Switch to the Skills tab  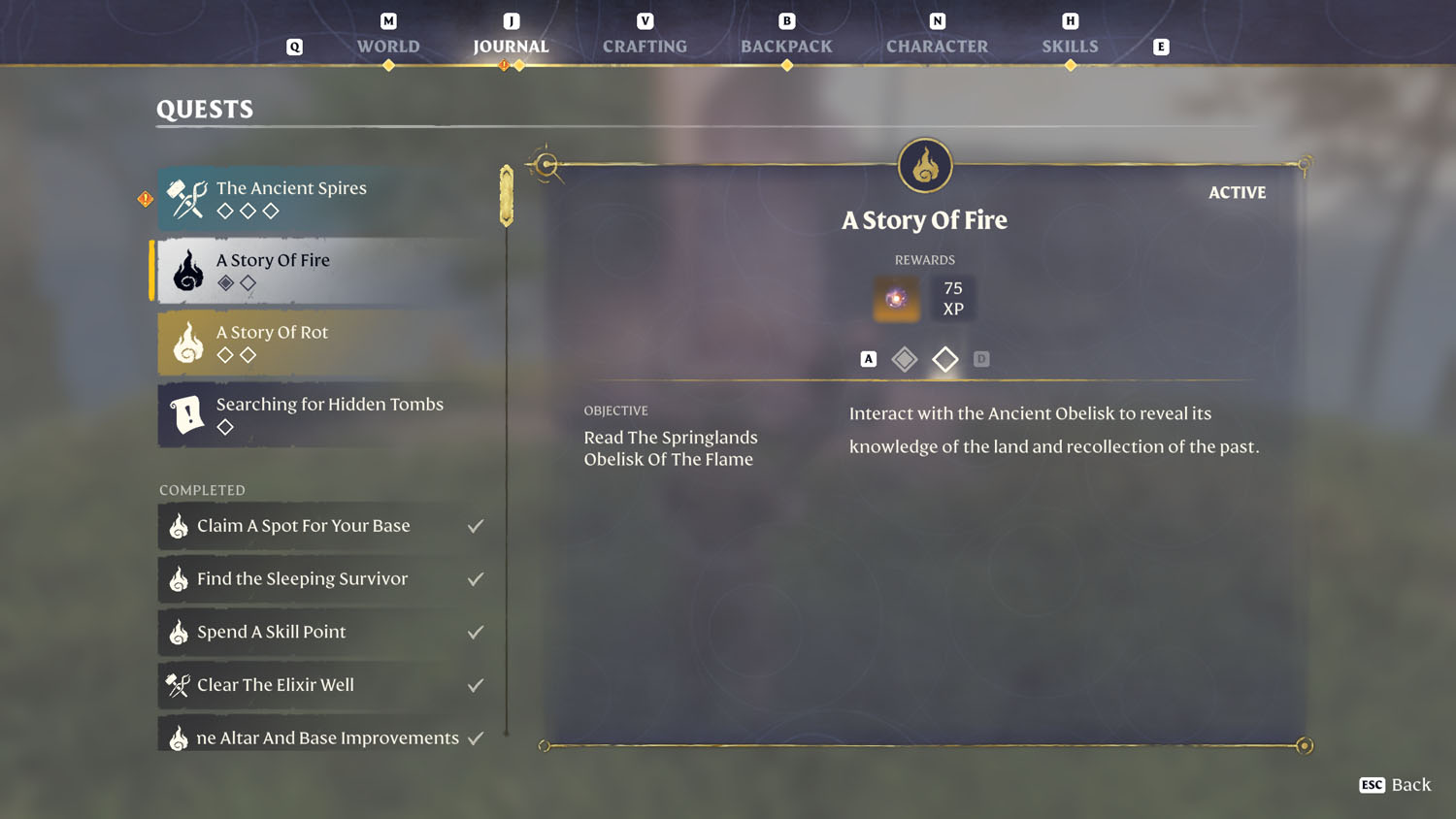(1070, 46)
